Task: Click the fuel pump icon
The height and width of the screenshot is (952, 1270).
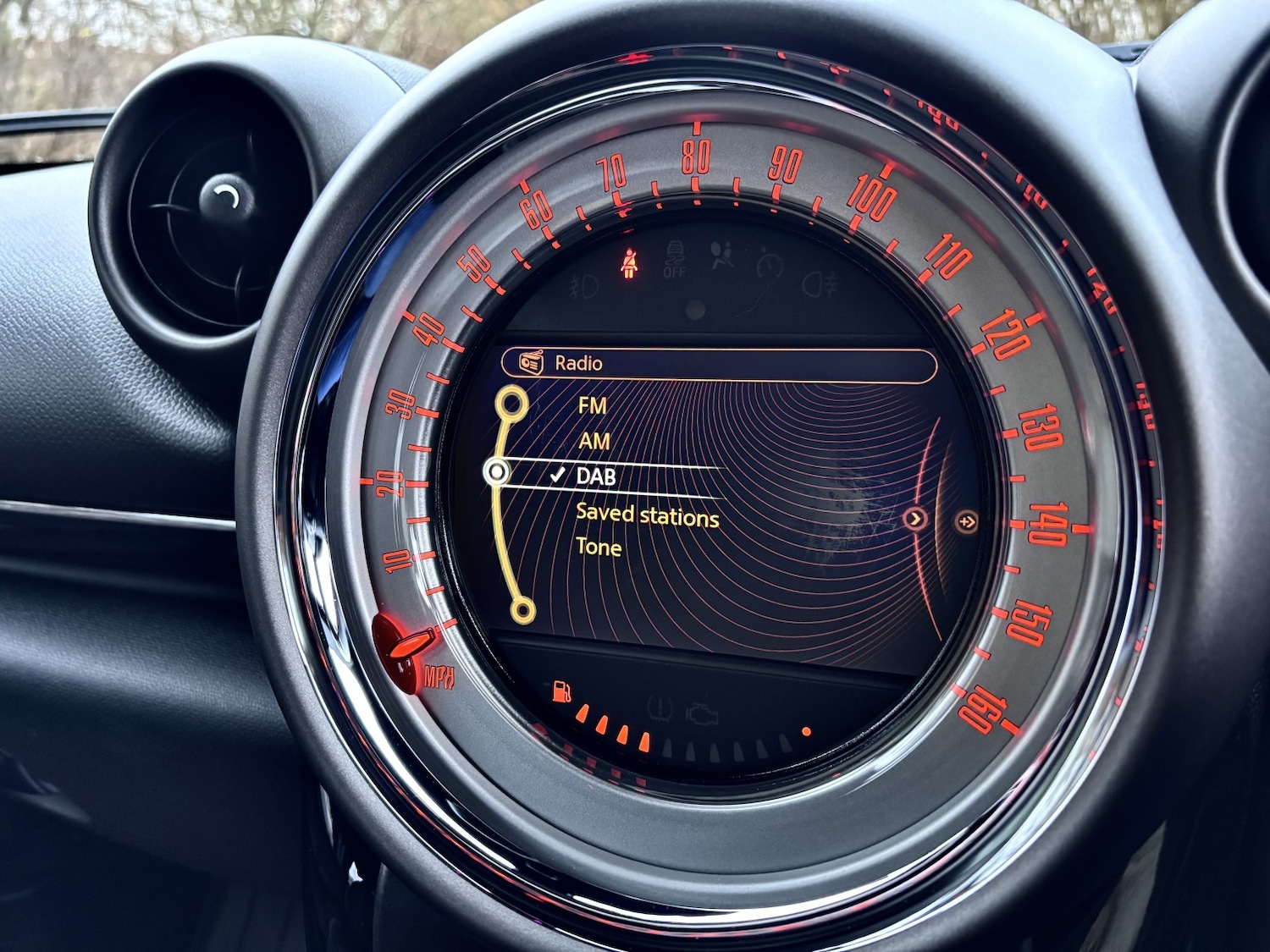Action: (560, 692)
